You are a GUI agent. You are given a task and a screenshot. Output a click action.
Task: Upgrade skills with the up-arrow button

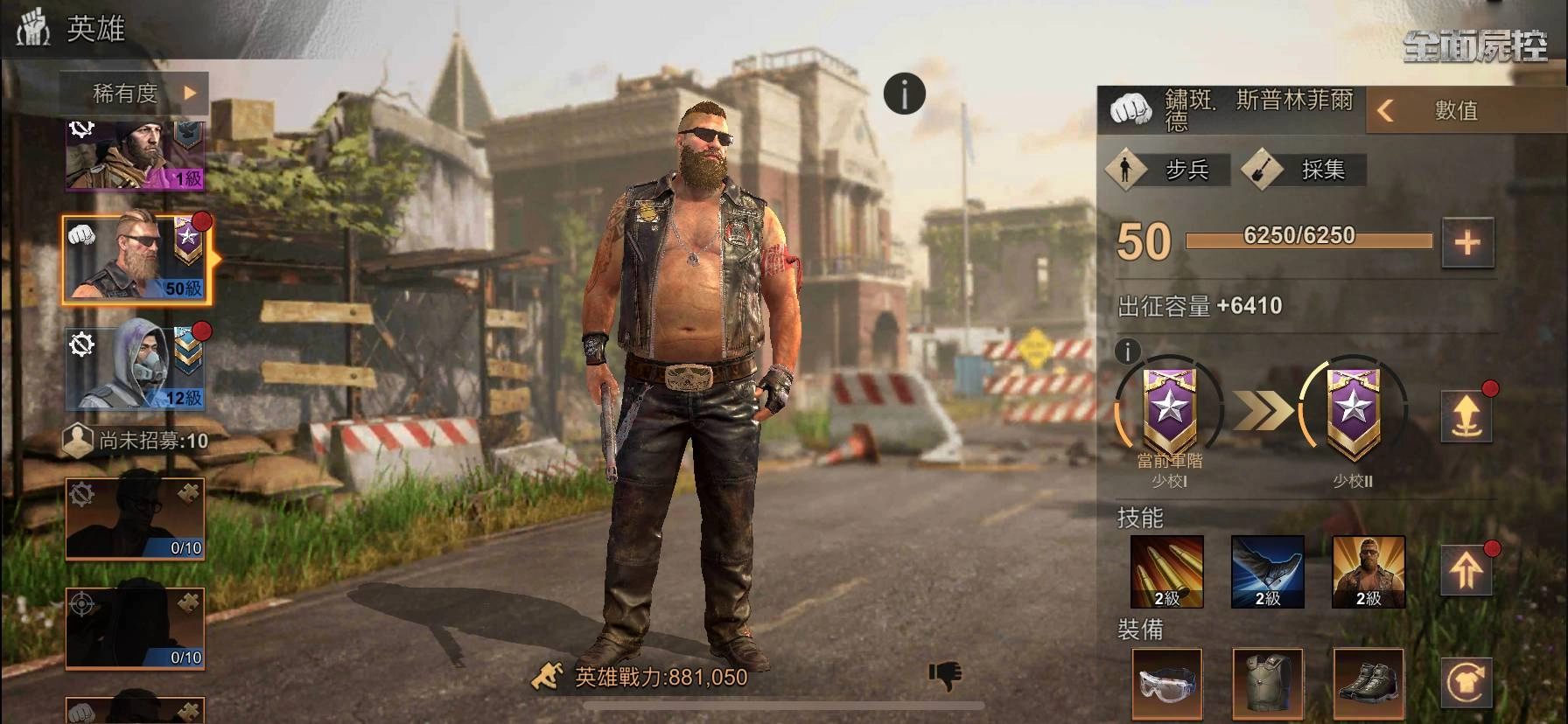1466,571
